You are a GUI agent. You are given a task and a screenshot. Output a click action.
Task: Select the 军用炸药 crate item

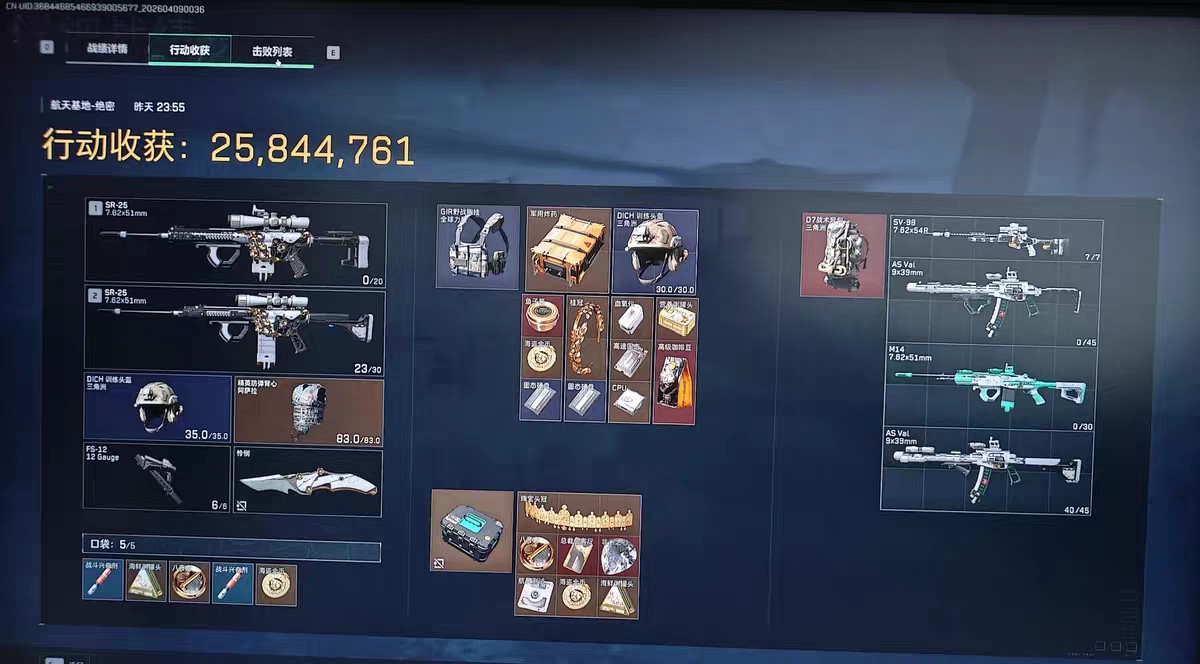[x=568, y=250]
